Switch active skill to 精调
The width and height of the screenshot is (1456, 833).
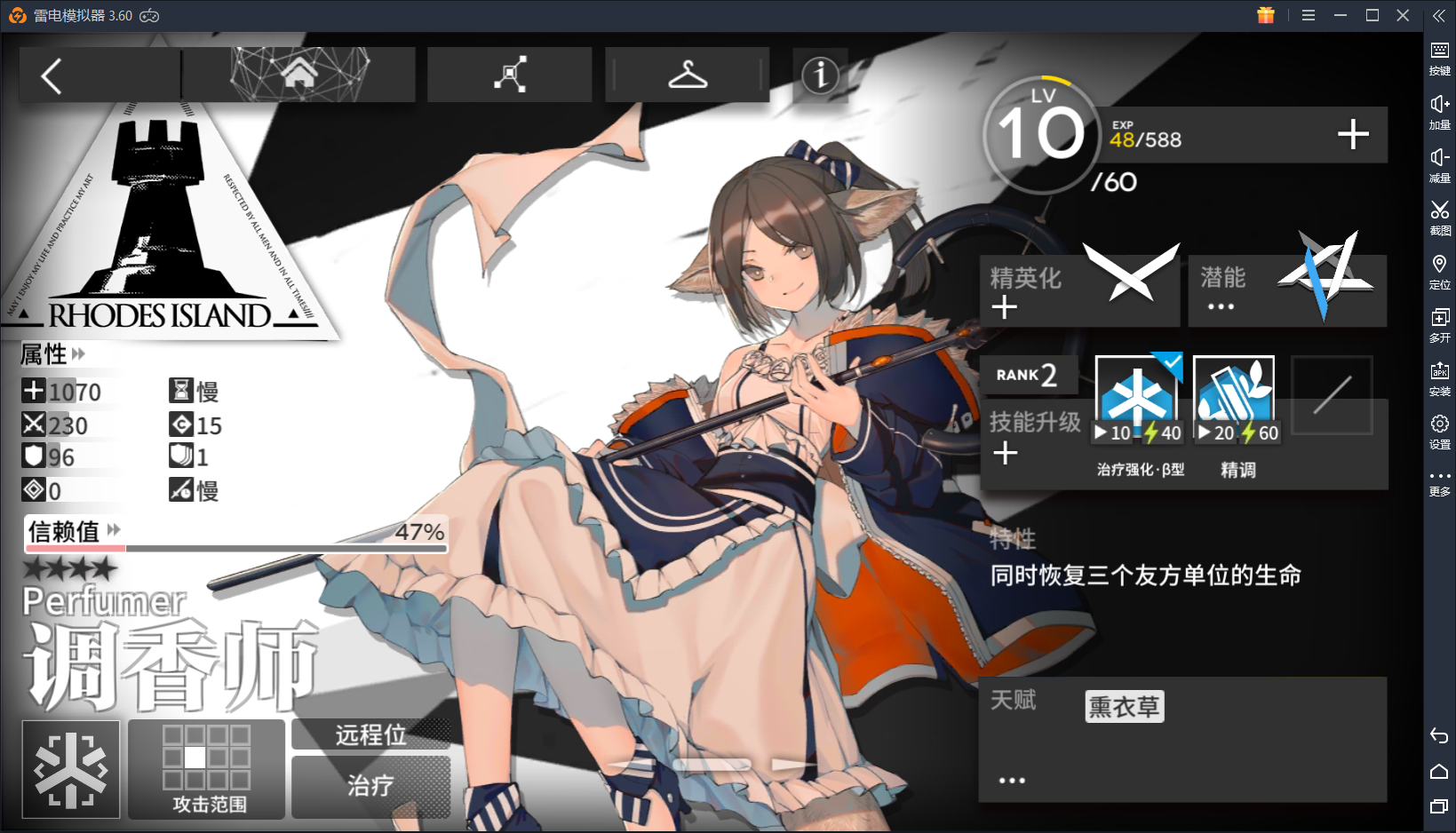click(x=1233, y=391)
